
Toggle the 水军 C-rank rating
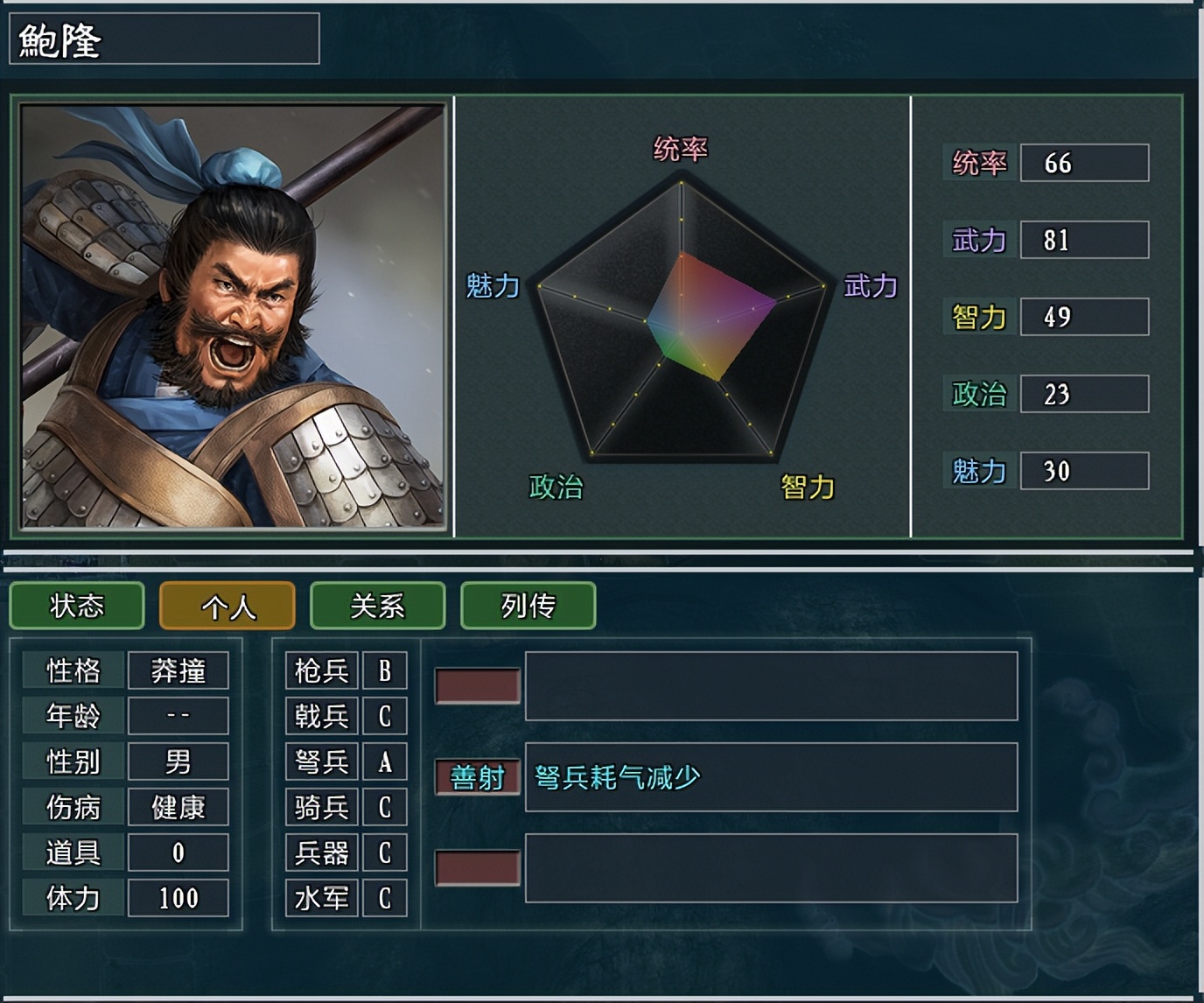pos(385,898)
